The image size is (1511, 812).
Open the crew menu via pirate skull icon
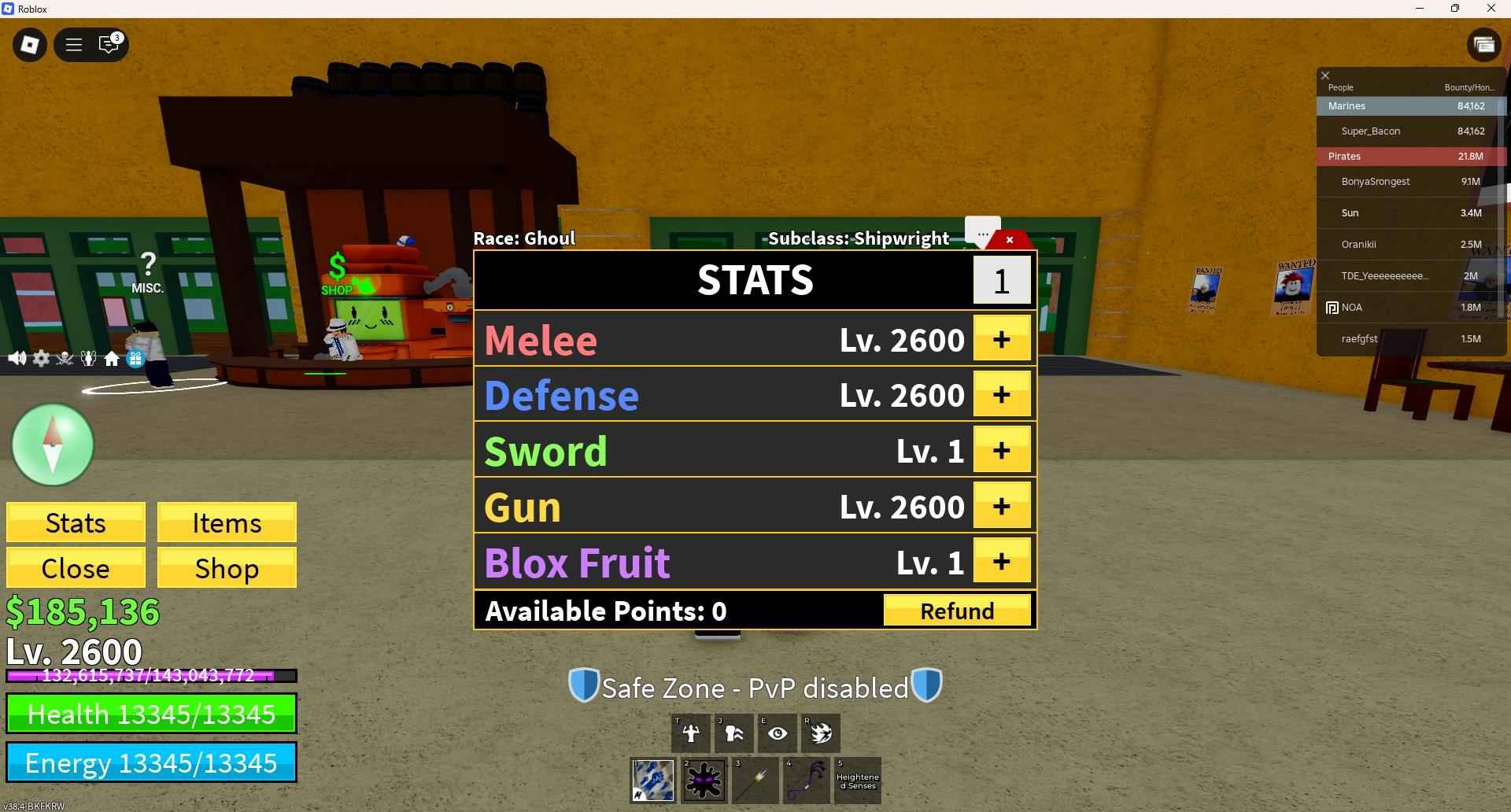pos(65,358)
